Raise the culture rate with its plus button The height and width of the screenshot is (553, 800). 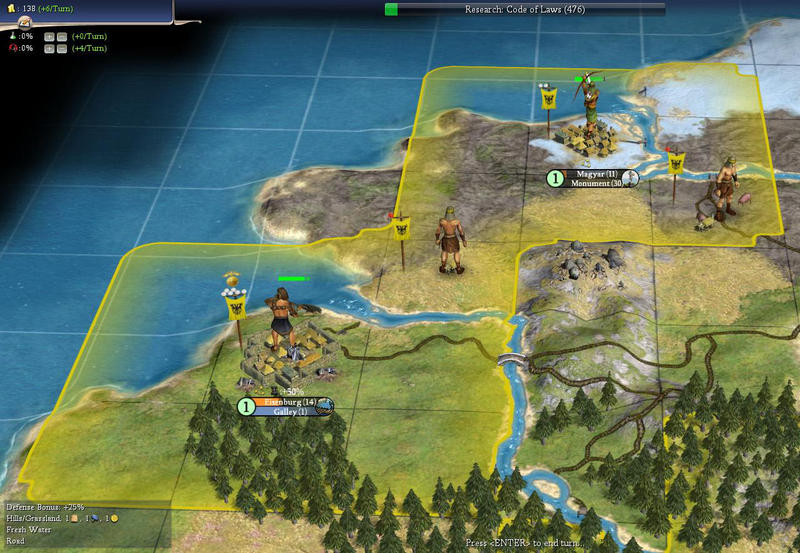[50, 48]
